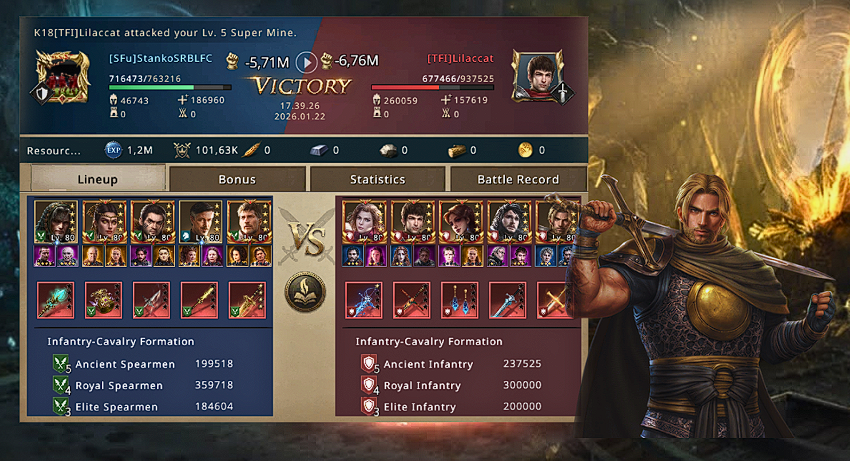Inspect the teal-gem scepter equipment slot
This screenshot has width=850, height=461.
(x=55, y=300)
